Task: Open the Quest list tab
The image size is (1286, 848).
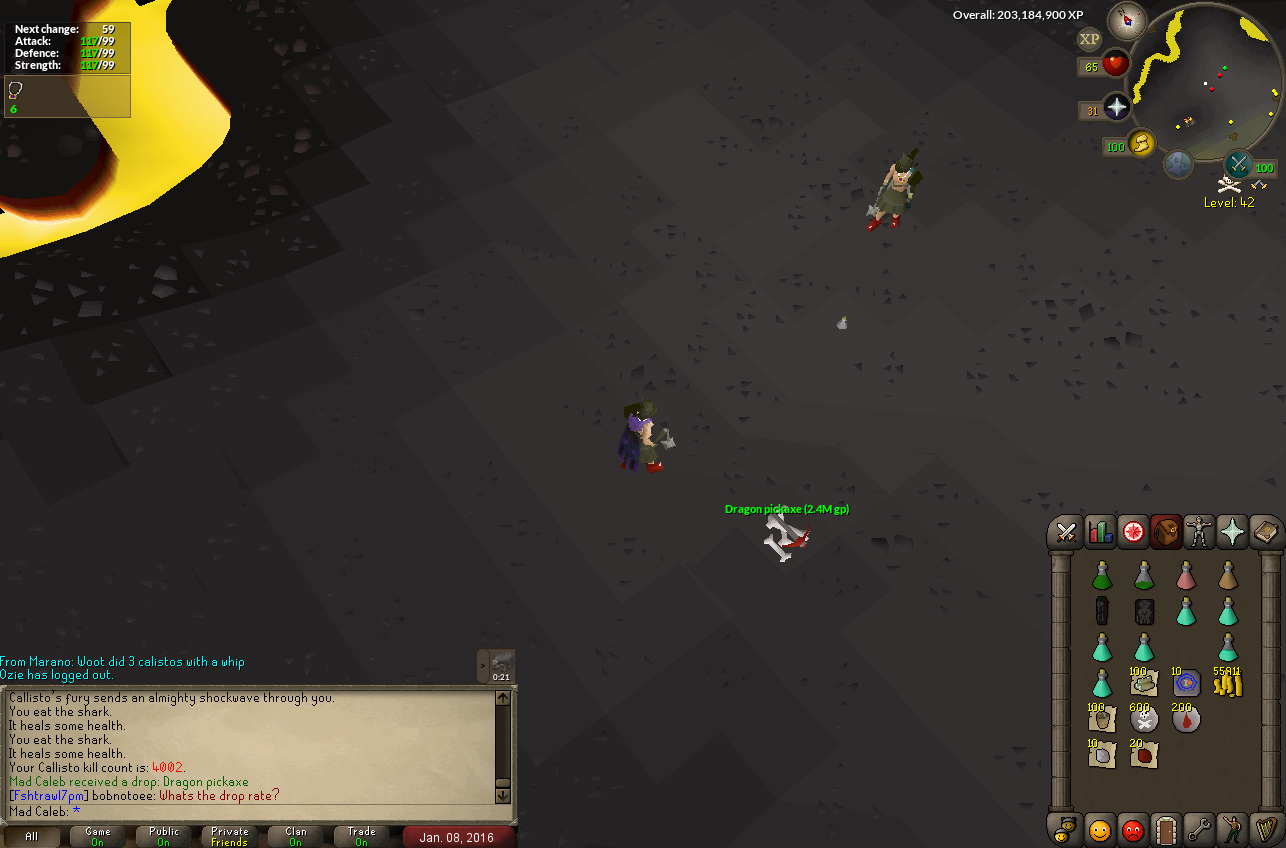Action: tap(1133, 532)
